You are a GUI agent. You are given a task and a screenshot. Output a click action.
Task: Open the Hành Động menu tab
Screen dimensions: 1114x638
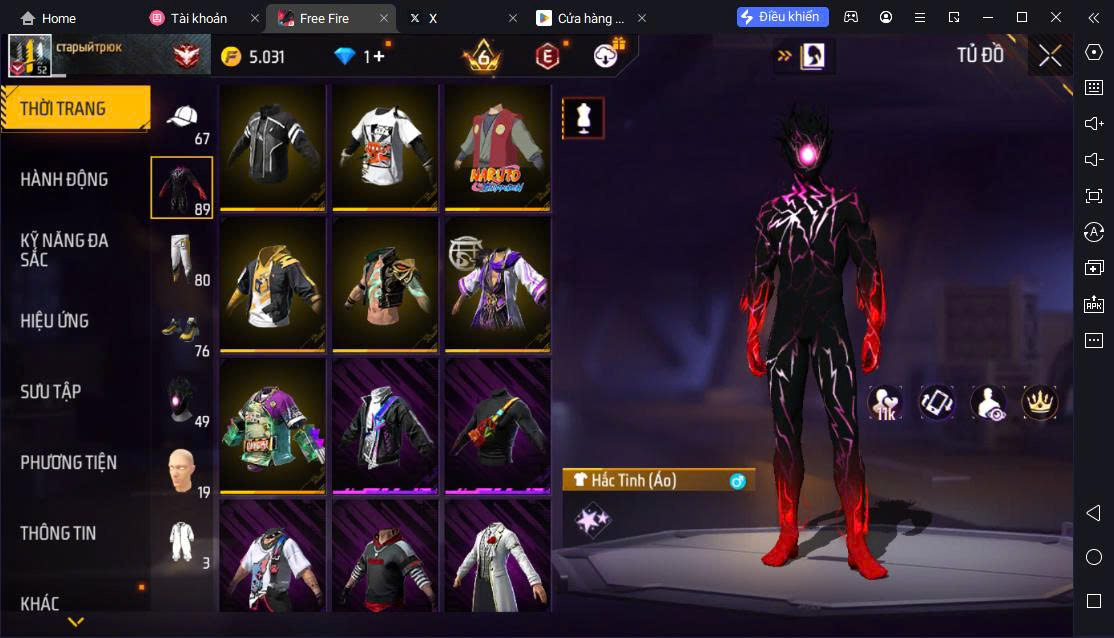(64, 180)
